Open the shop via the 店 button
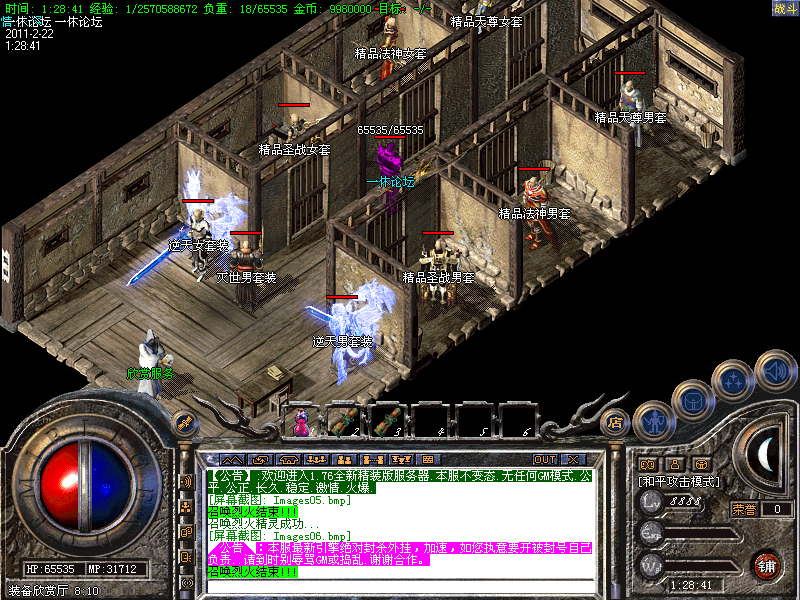The image size is (800, 600). [x=616, y=423]
